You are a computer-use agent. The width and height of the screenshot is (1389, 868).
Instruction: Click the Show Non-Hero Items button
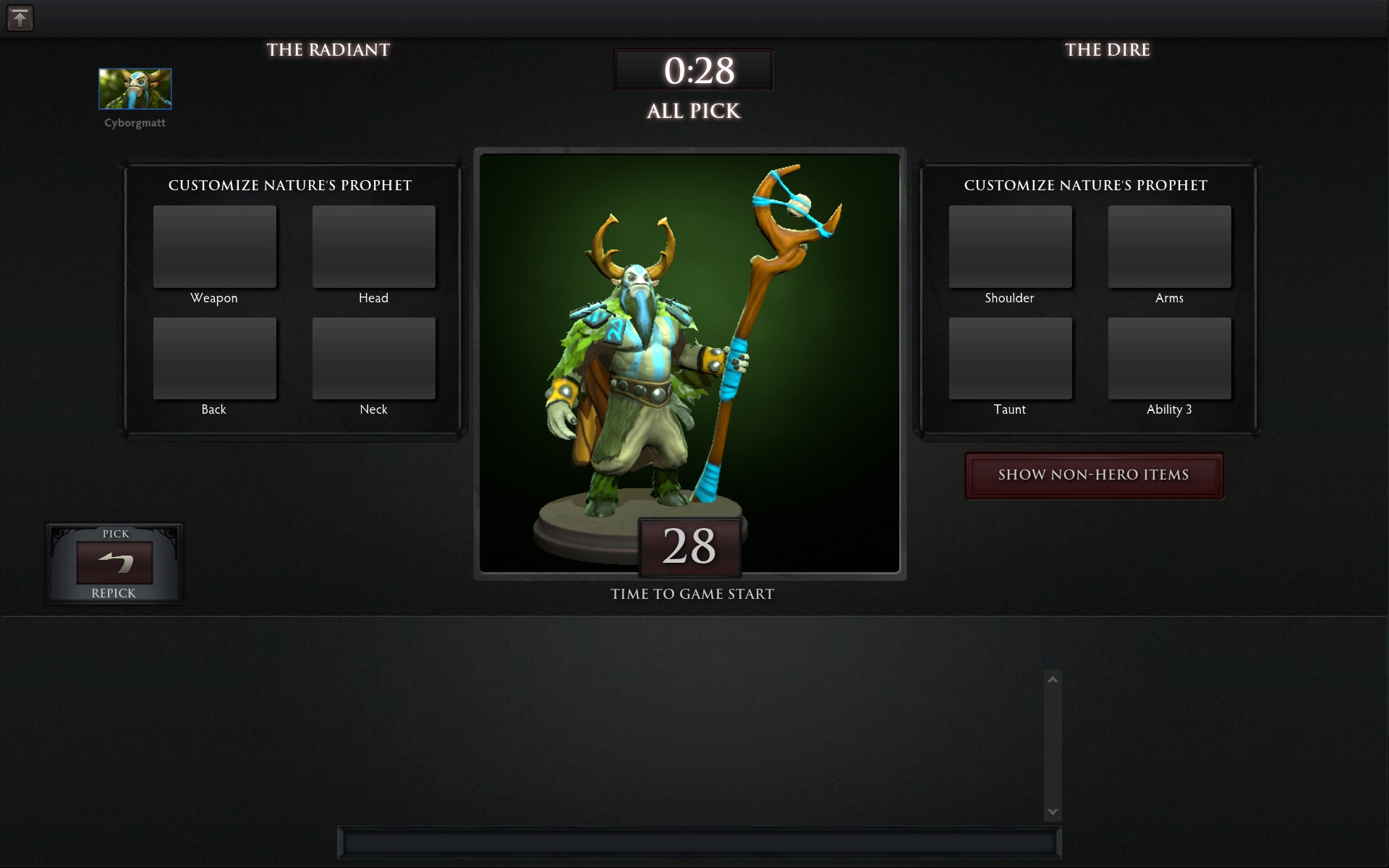tap(1093, 475)
